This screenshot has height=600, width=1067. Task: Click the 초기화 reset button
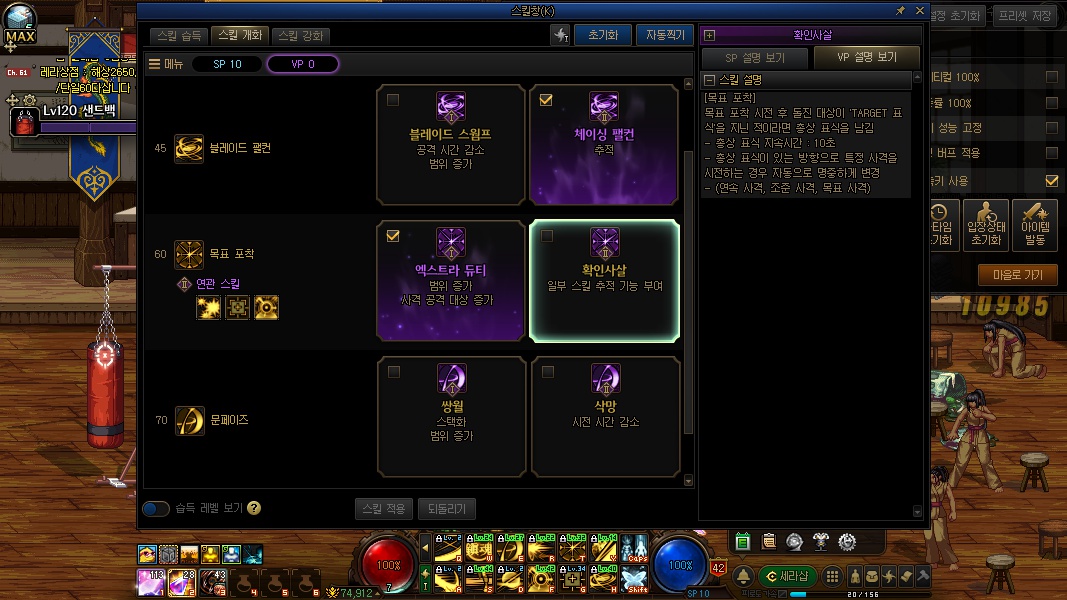602,35
